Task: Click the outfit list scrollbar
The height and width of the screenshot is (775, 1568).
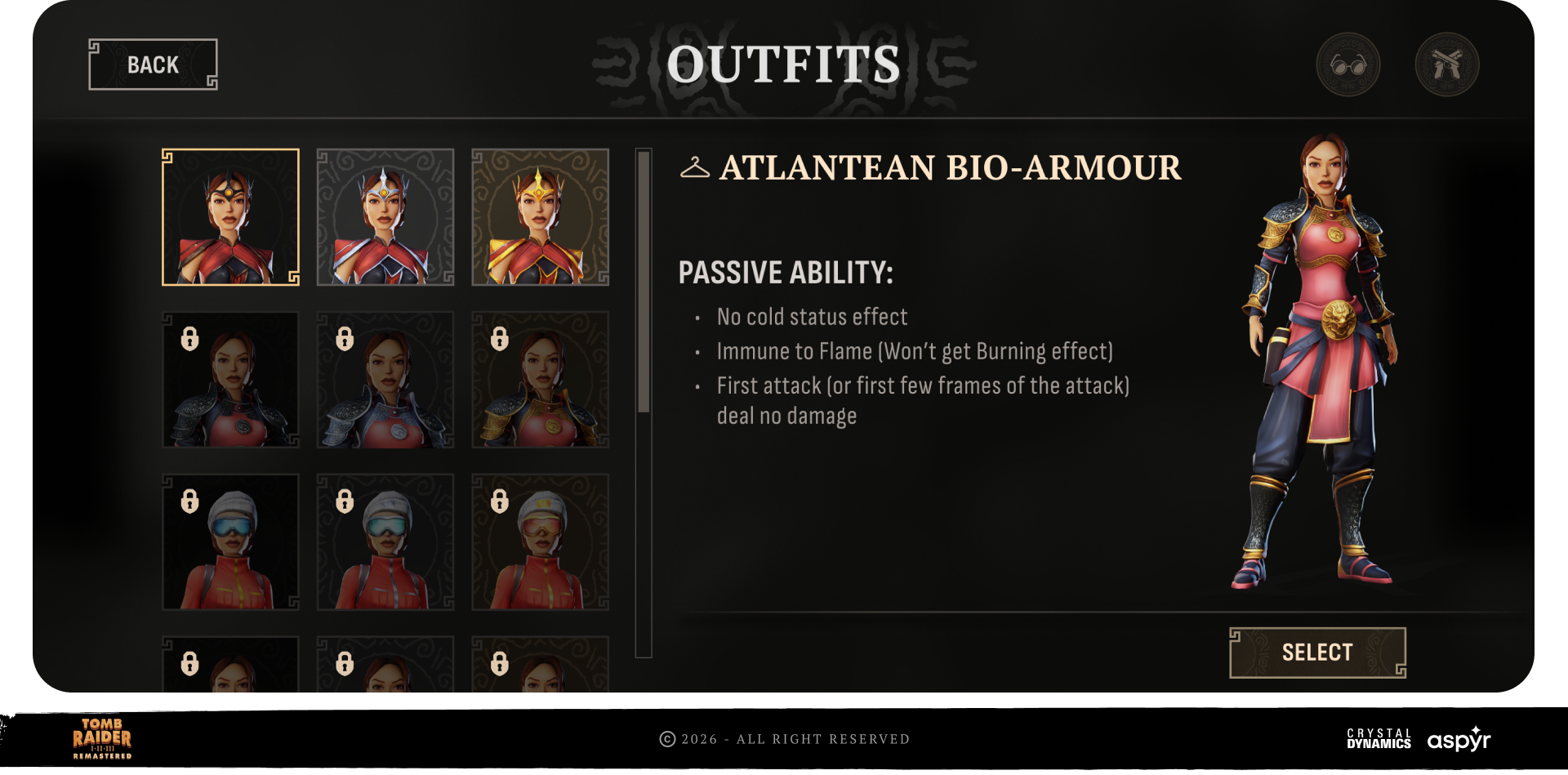Action: coord(644,282)
